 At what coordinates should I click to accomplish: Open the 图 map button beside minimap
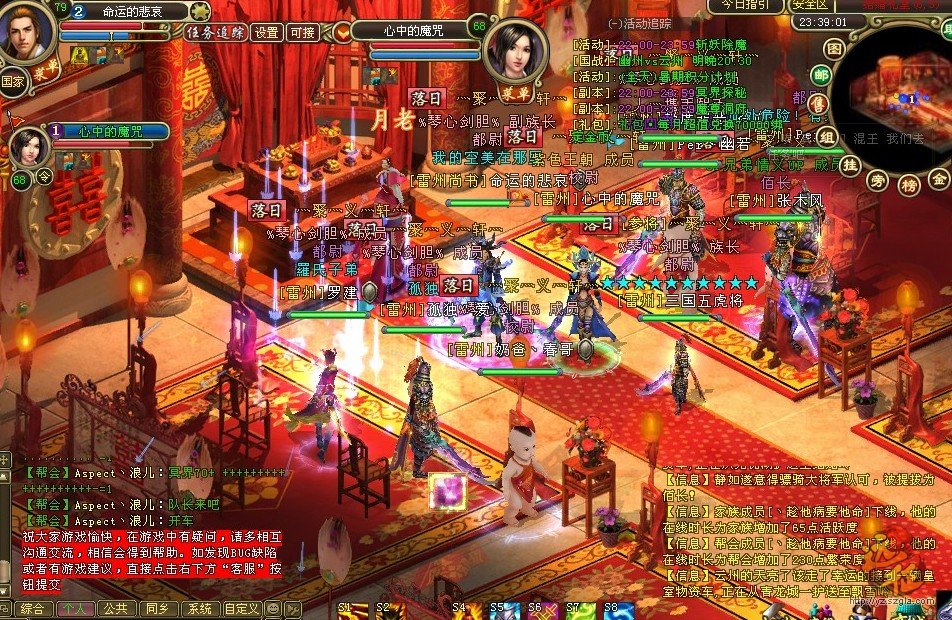coord(834,48)
